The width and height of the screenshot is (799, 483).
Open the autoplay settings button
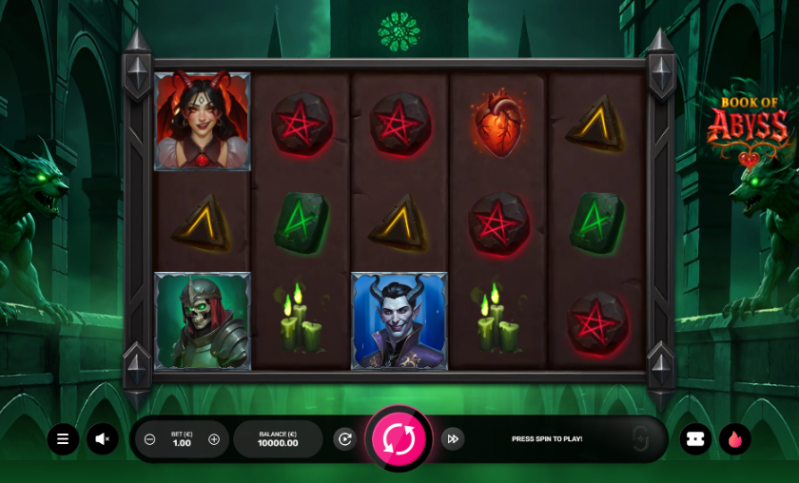pyautogui.click(x=345, y=438)
